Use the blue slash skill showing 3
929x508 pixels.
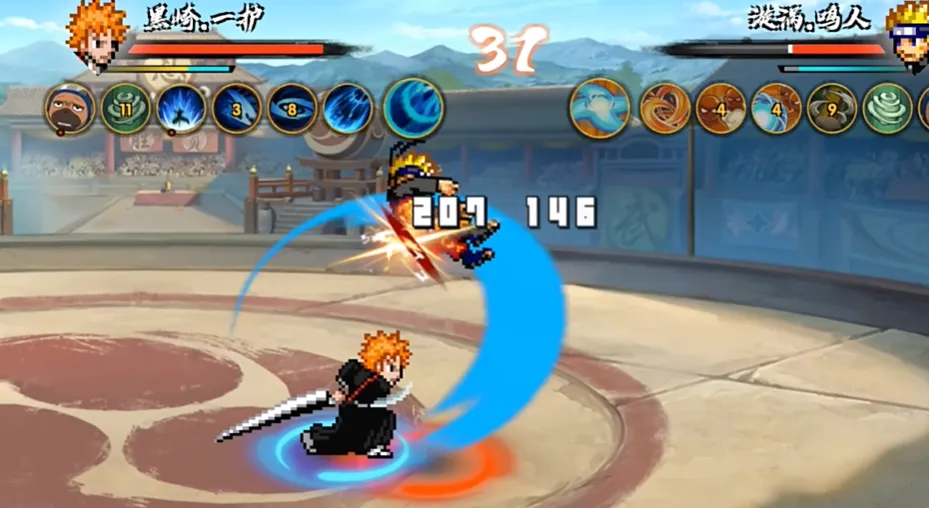[x=237, y=109]
